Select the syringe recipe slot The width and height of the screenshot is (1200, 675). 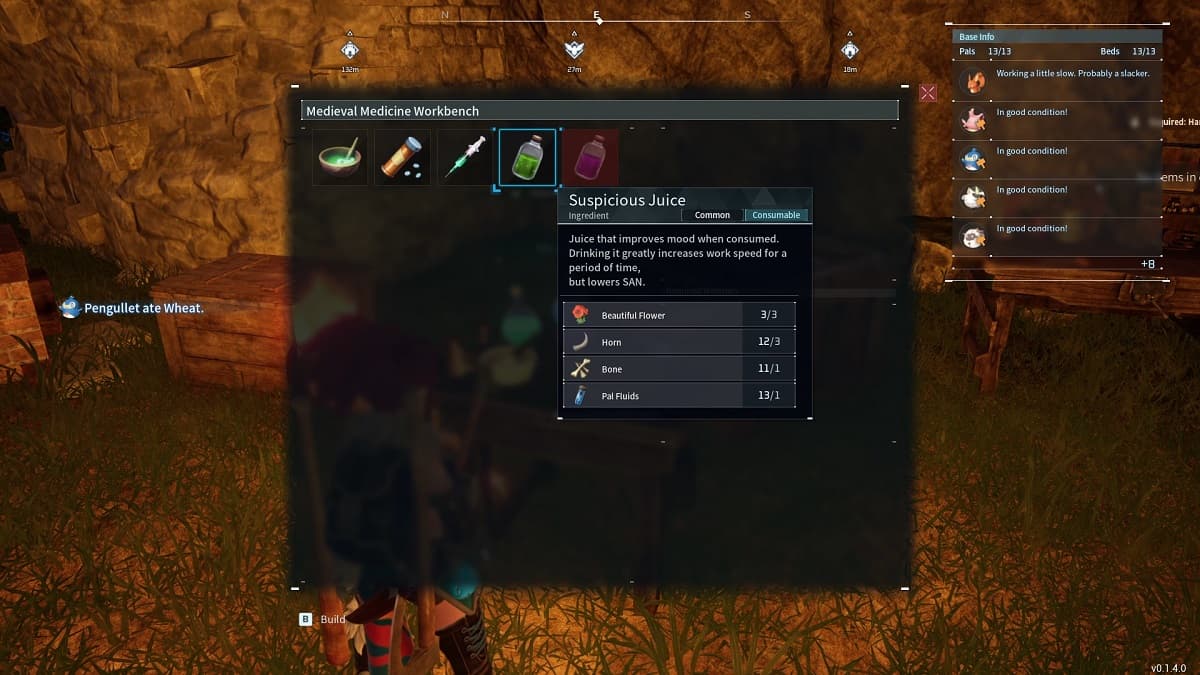click(x=465, y=158)
